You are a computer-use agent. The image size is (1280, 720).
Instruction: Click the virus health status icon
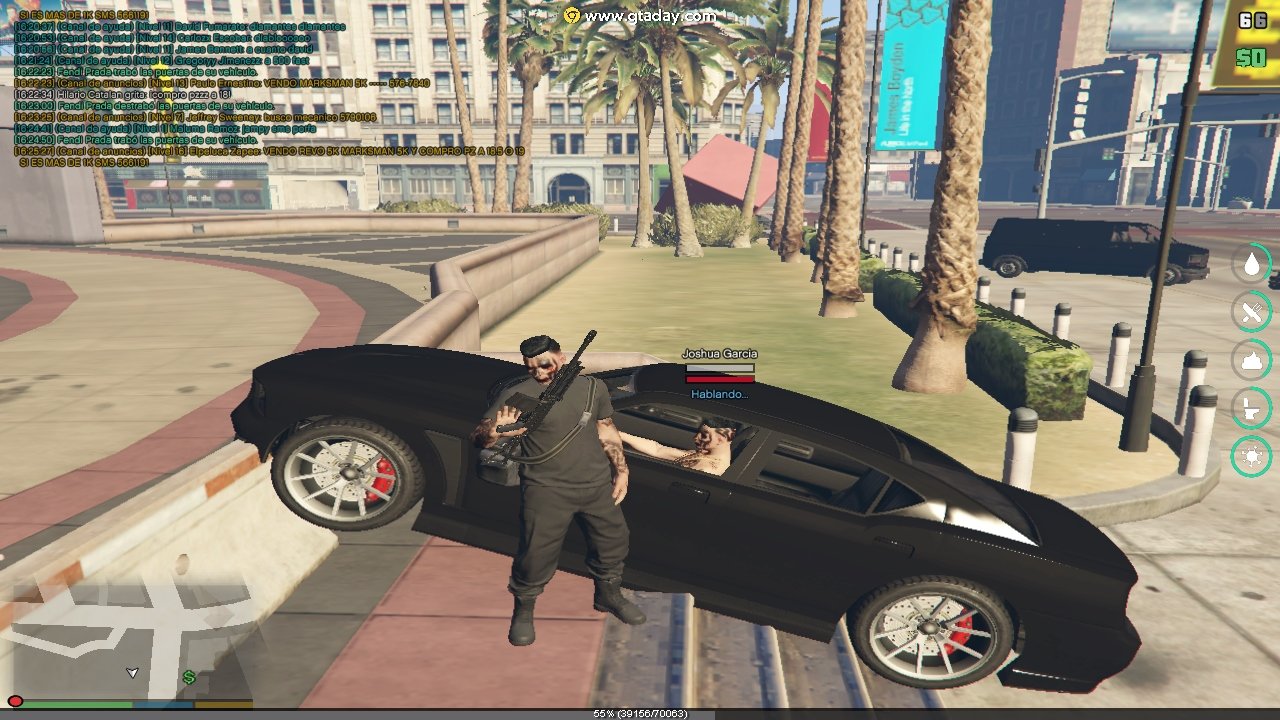coord(1251,456)
